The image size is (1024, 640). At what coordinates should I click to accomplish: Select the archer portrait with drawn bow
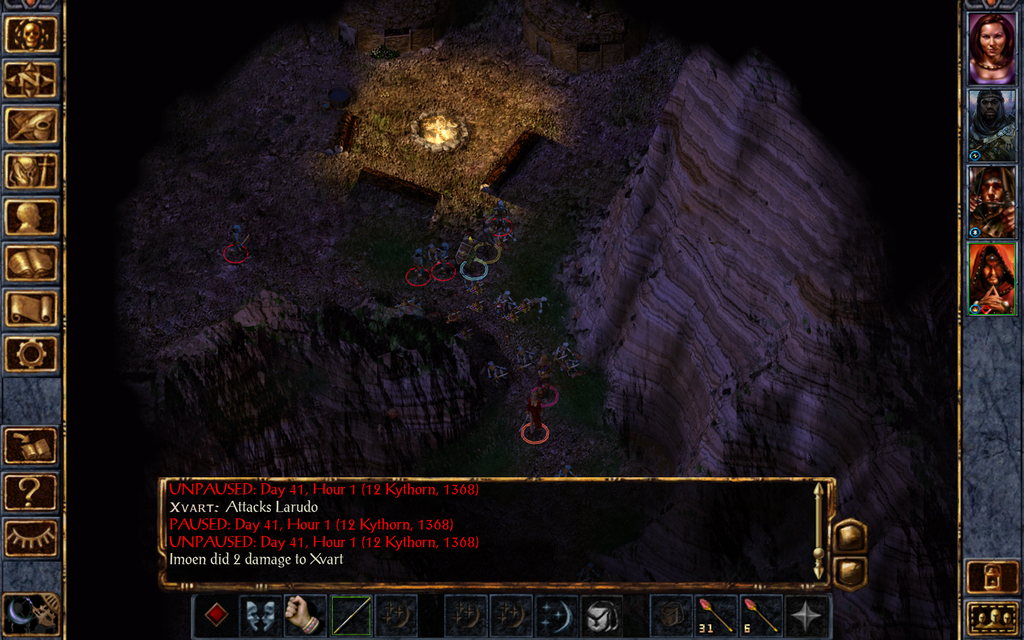point(991,203)
